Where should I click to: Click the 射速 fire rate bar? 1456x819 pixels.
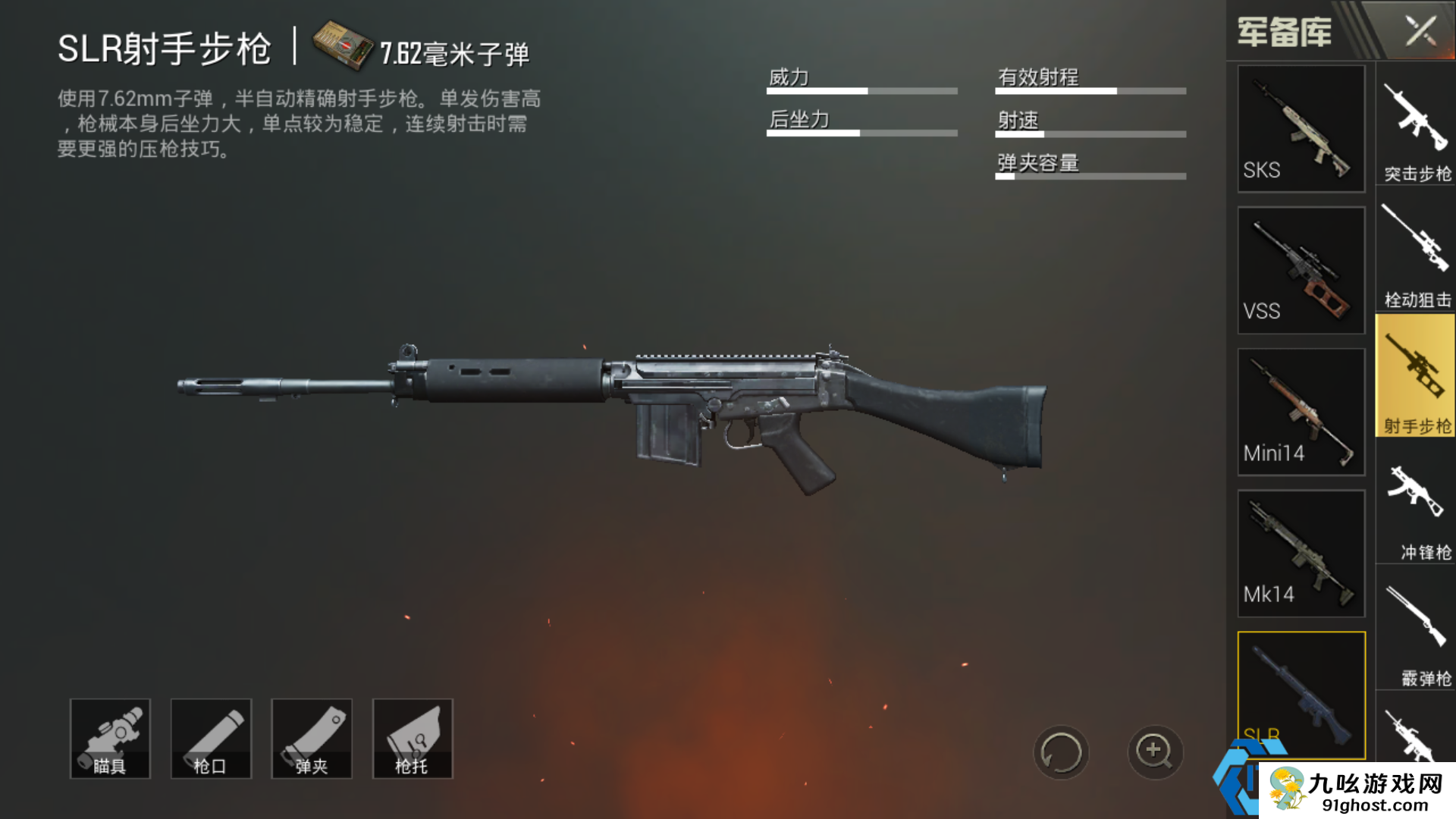[1090, 133]
